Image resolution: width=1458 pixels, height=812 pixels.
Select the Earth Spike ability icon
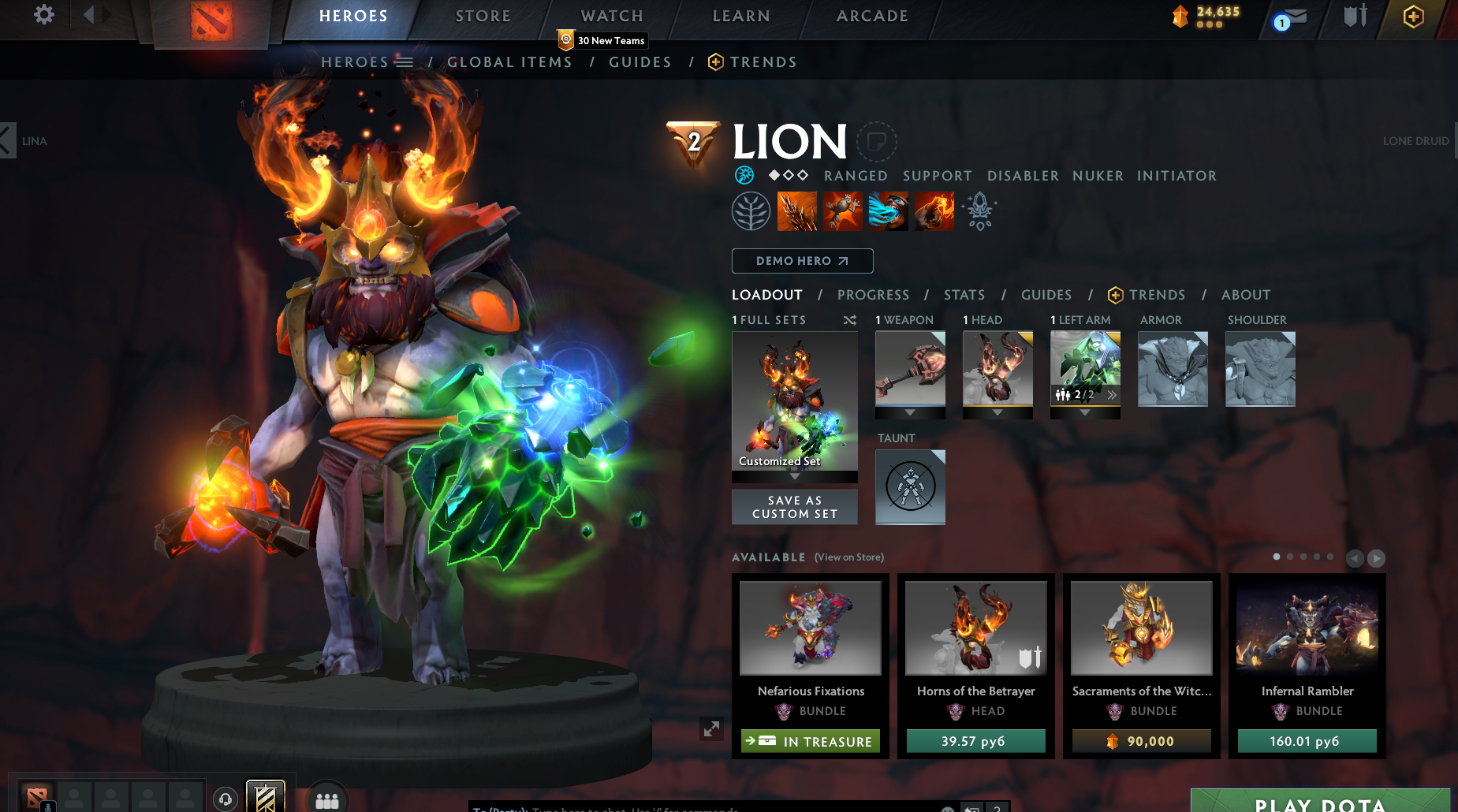click(x=797, y=211)
